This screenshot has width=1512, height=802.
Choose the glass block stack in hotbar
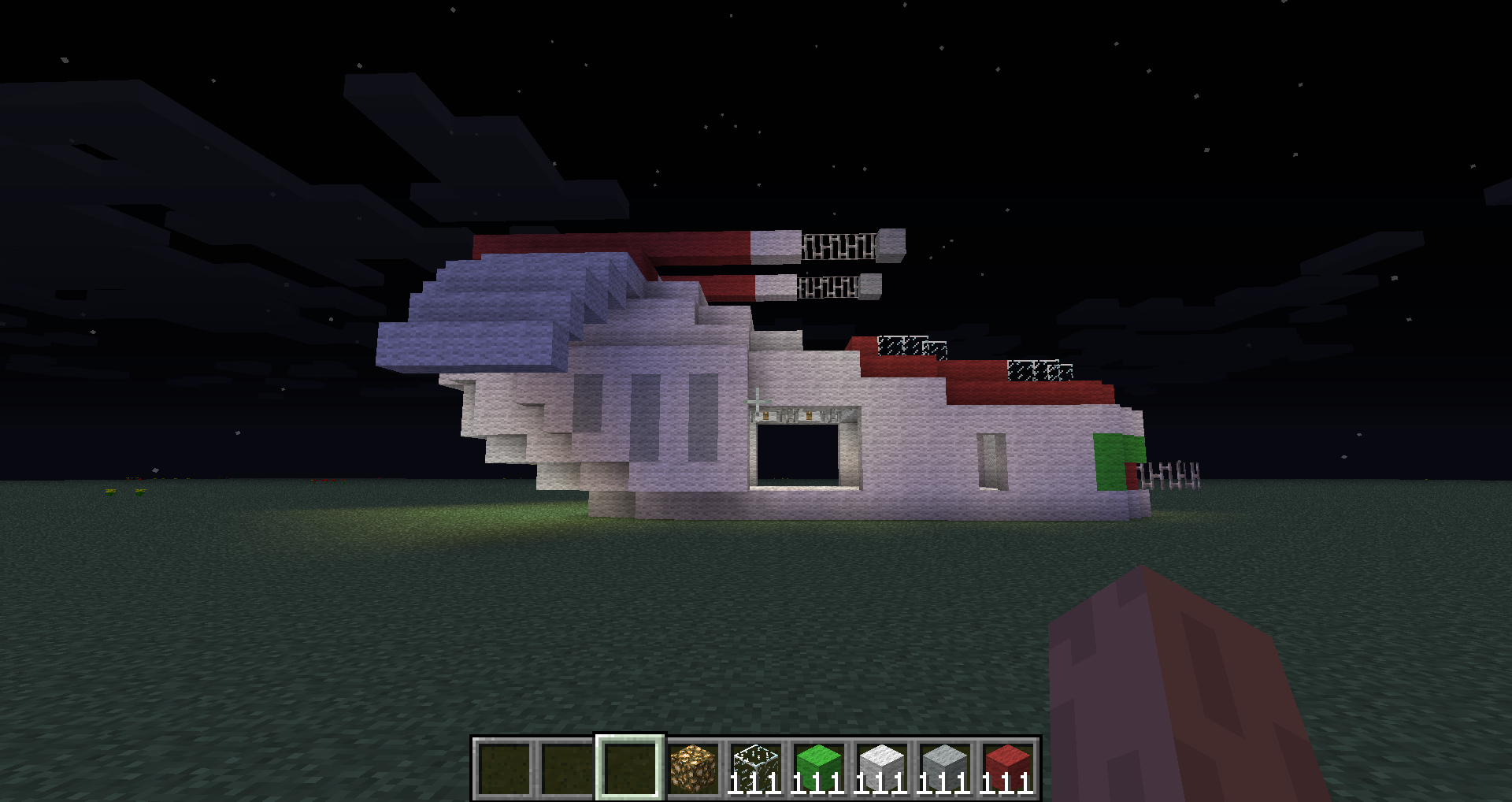pos(756,768)
